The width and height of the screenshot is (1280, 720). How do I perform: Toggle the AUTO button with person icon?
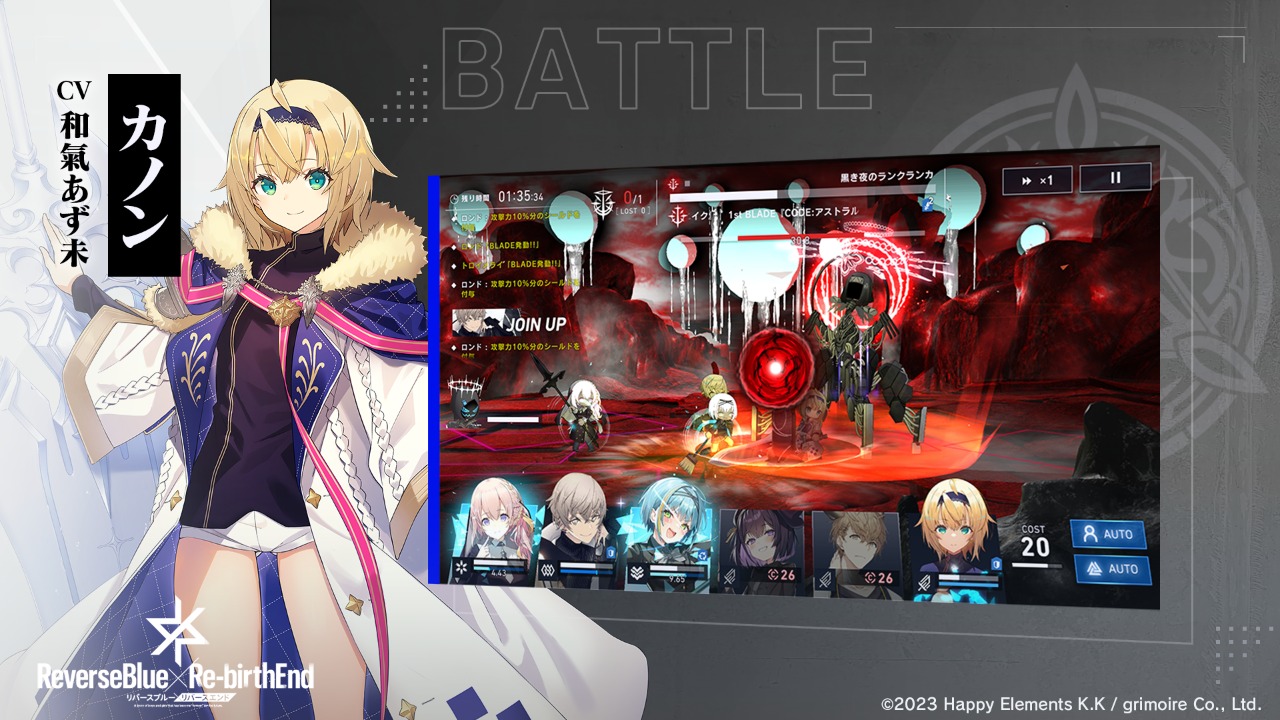coord(1108,534)
